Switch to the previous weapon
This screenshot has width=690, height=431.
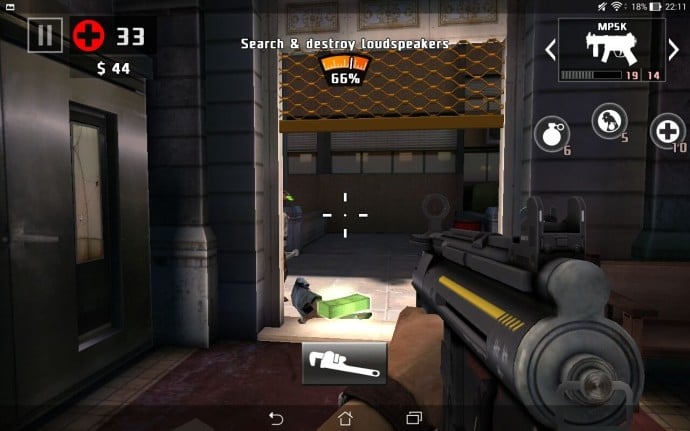tap(550, 49)
